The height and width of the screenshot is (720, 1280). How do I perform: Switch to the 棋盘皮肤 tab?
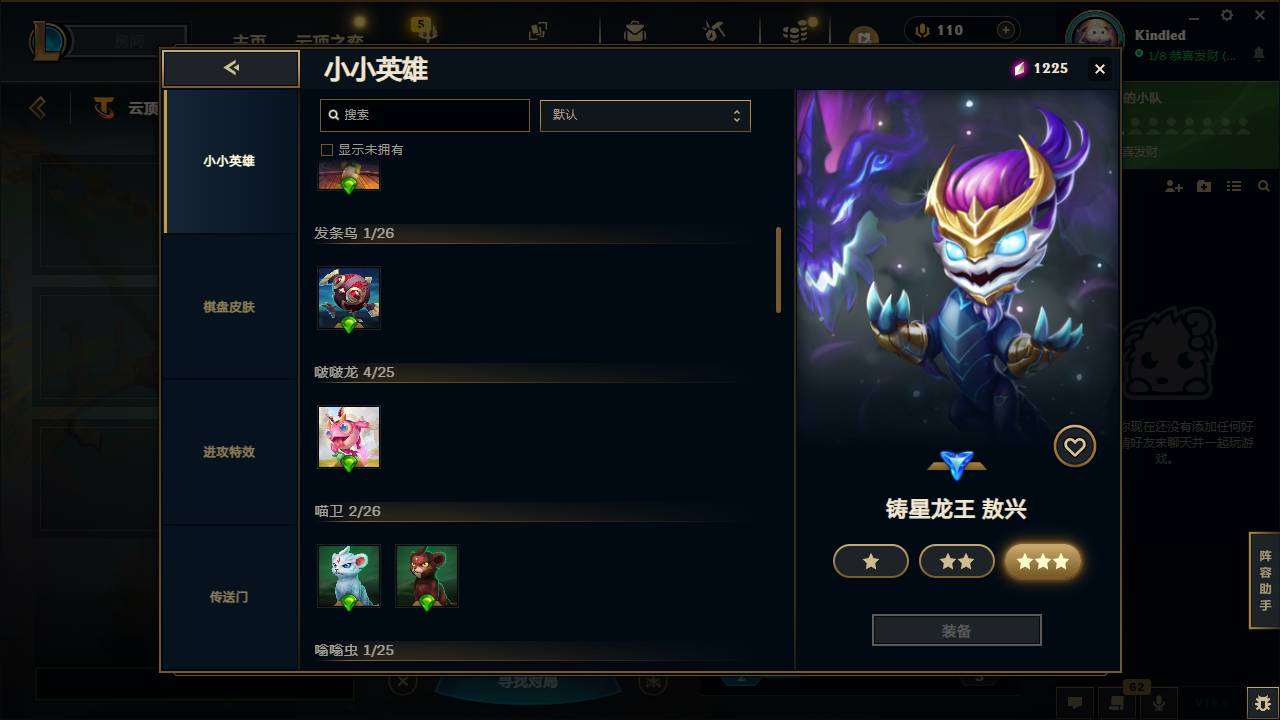point(230,307)
